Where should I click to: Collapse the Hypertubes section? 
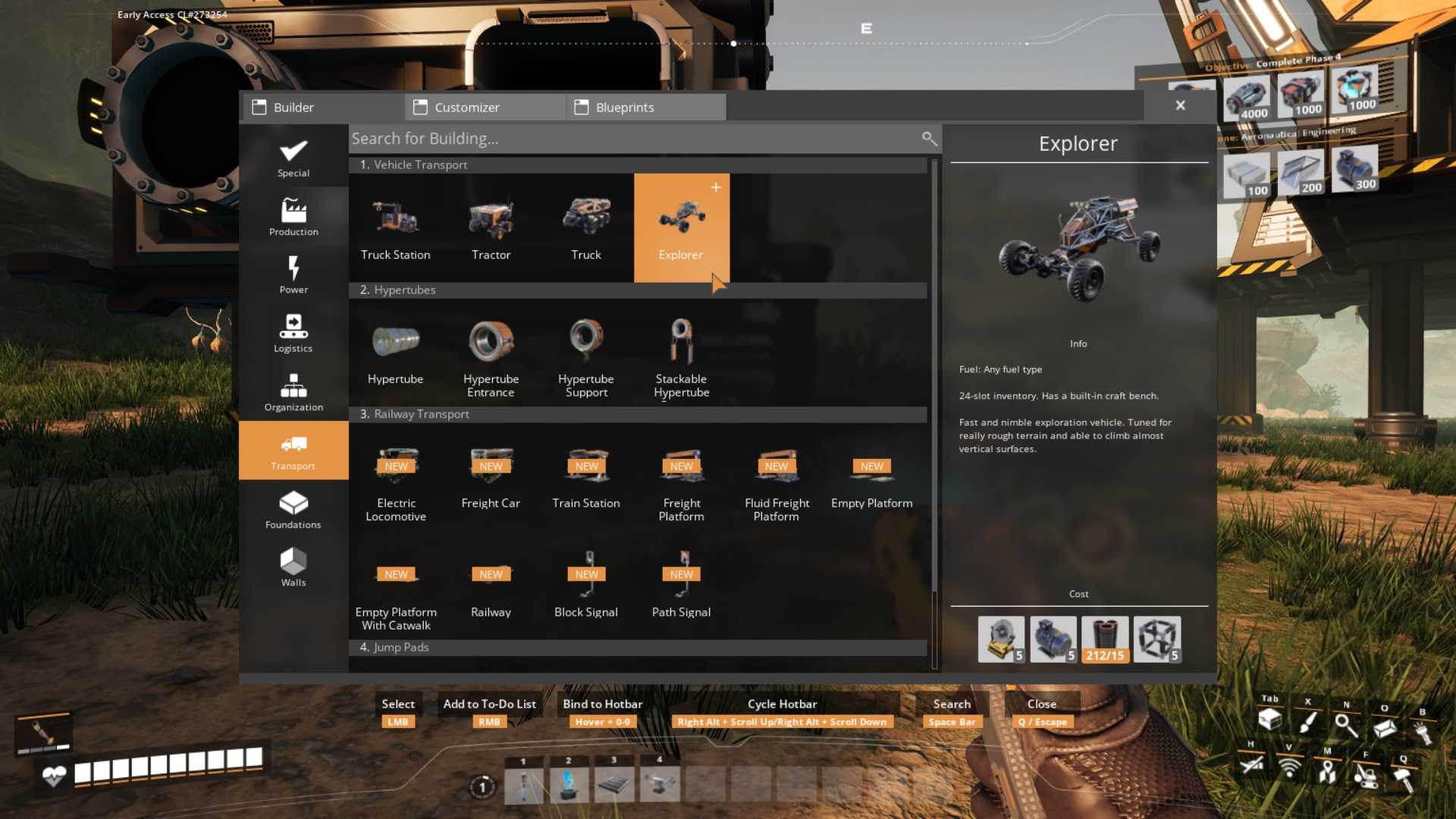pos(639,290)
